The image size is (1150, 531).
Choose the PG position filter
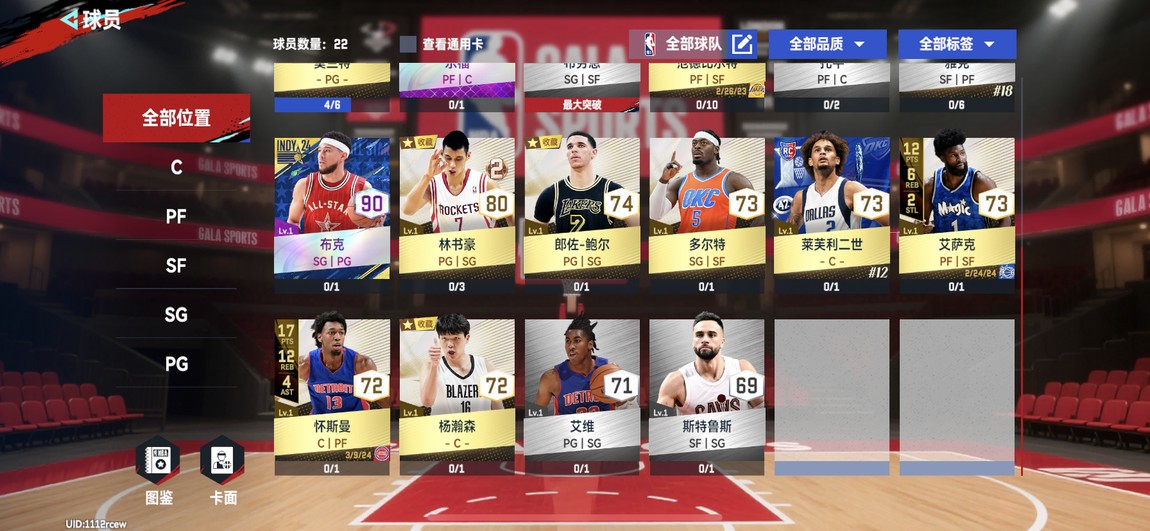176,363
